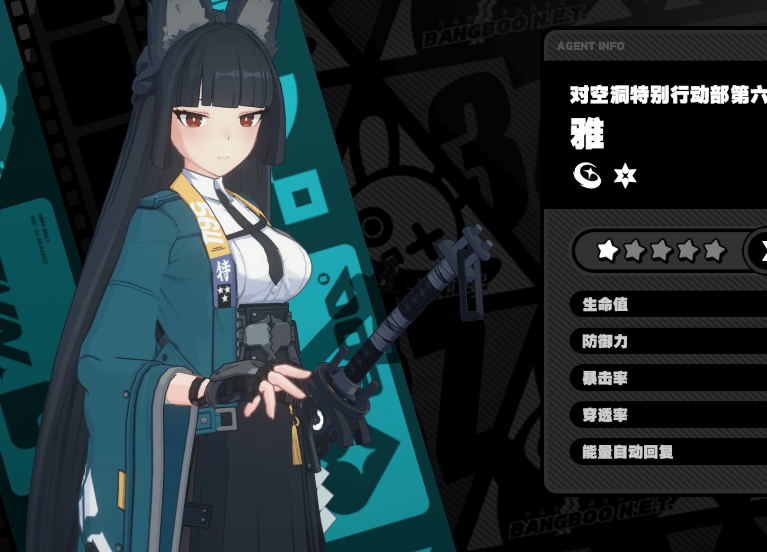
Task: Click the ice attribute icon under 雅
Action: (x=587, y=176)
